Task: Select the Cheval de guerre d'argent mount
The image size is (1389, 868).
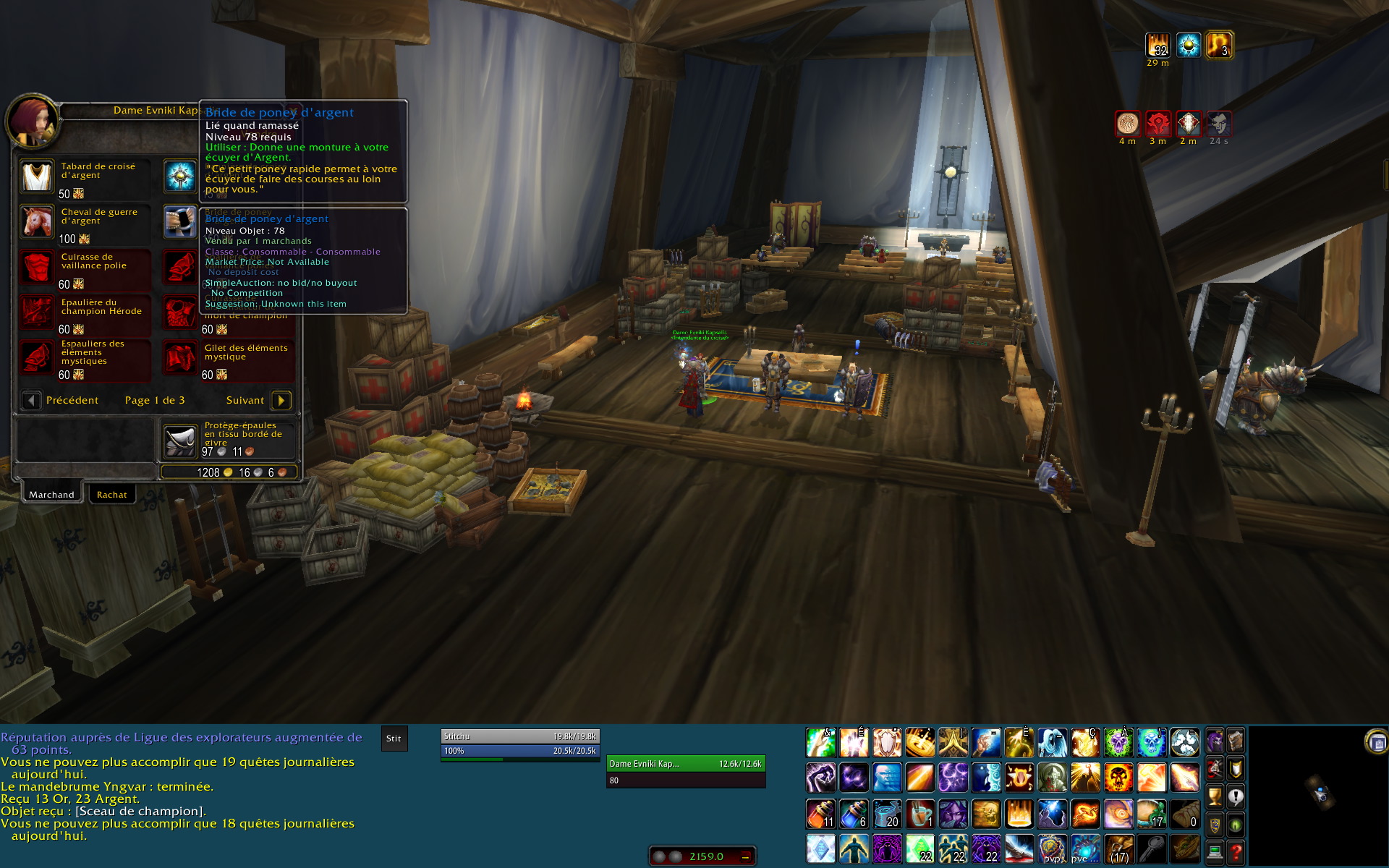Action: pos(36,222)
